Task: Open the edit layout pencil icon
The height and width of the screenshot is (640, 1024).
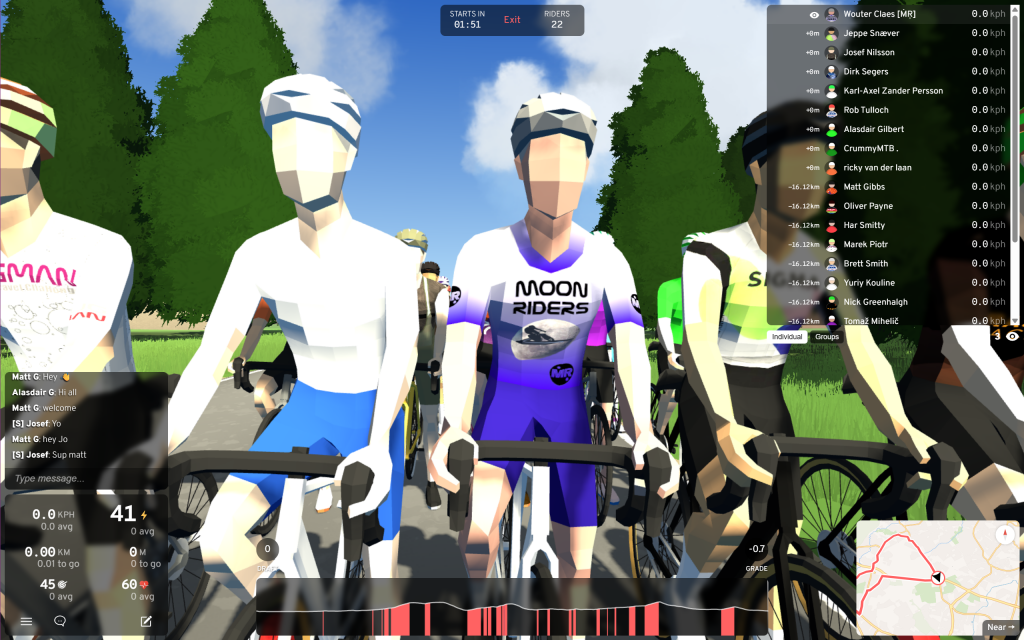Action: pos(146,621)
